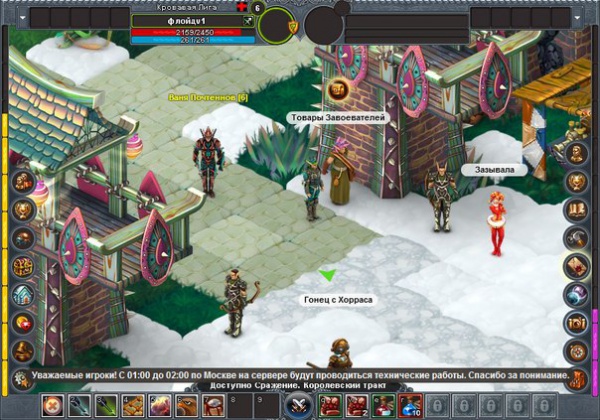600x420 pixels.
Task: Use the blue potion with count 10
Action: 410,406
